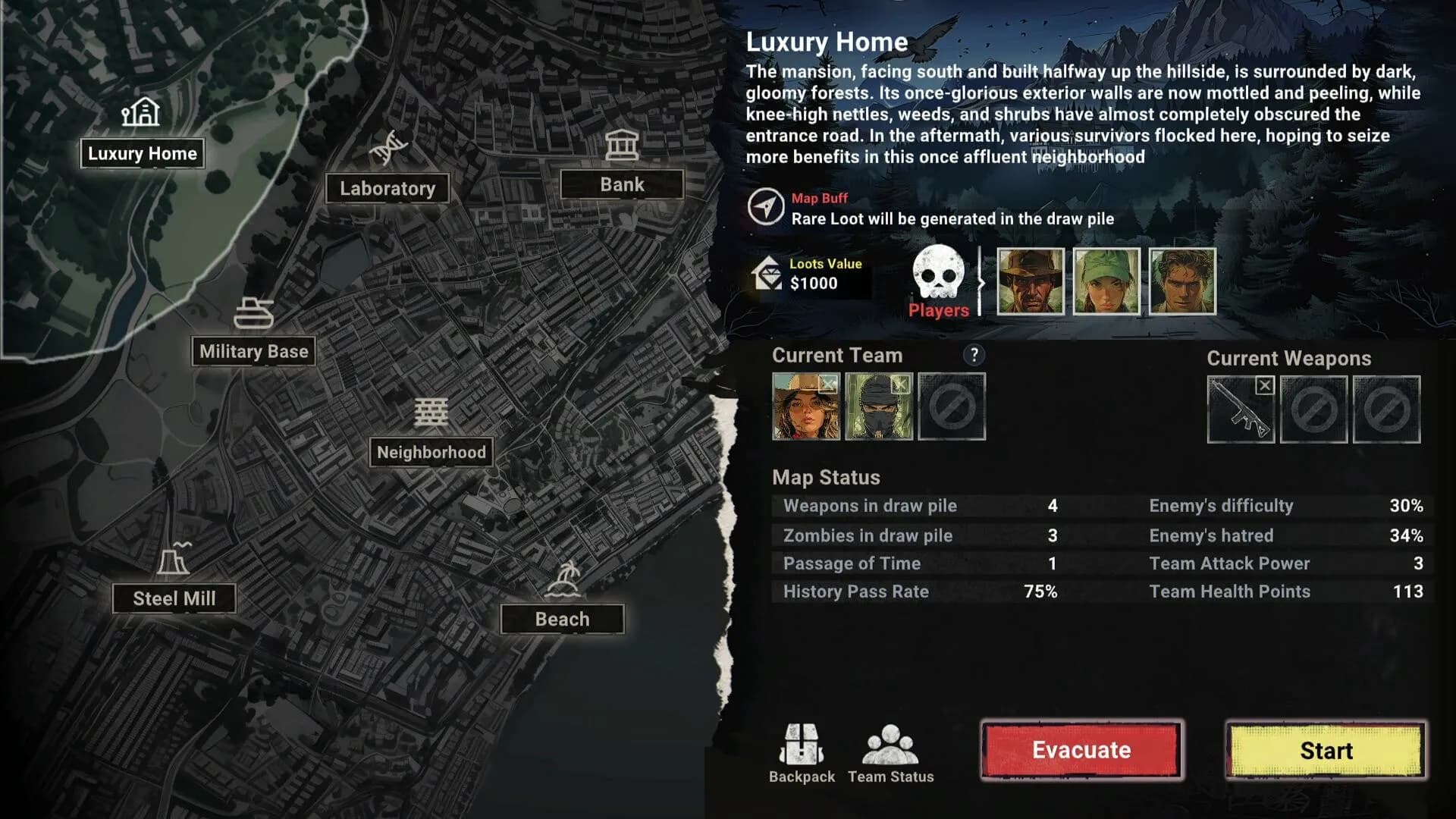The image size is (1456, 819).
Task: Open the Steel Mill location
Action: point(174,560)
